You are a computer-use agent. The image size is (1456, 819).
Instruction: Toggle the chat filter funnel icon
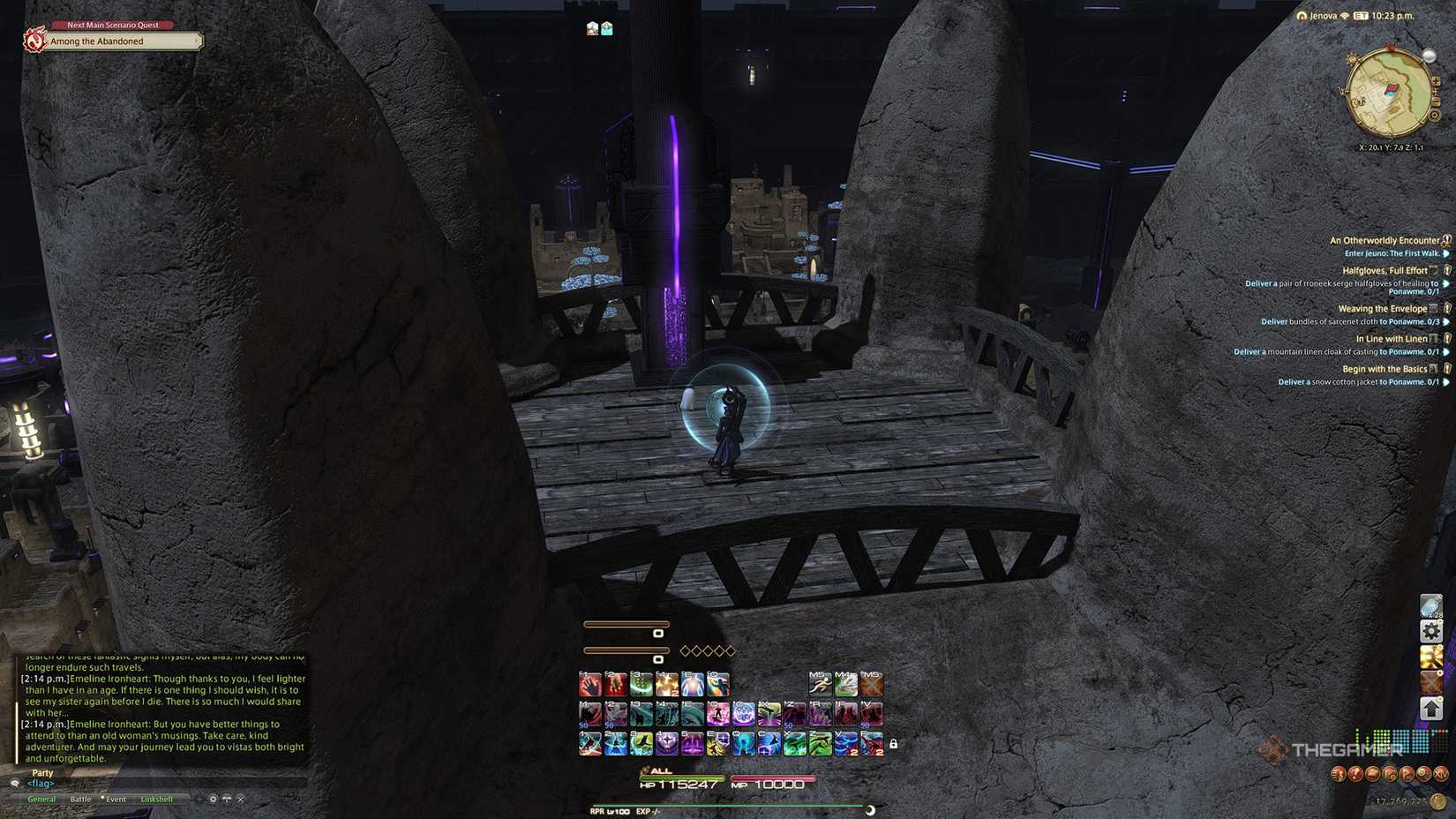[x=227, y=799]
